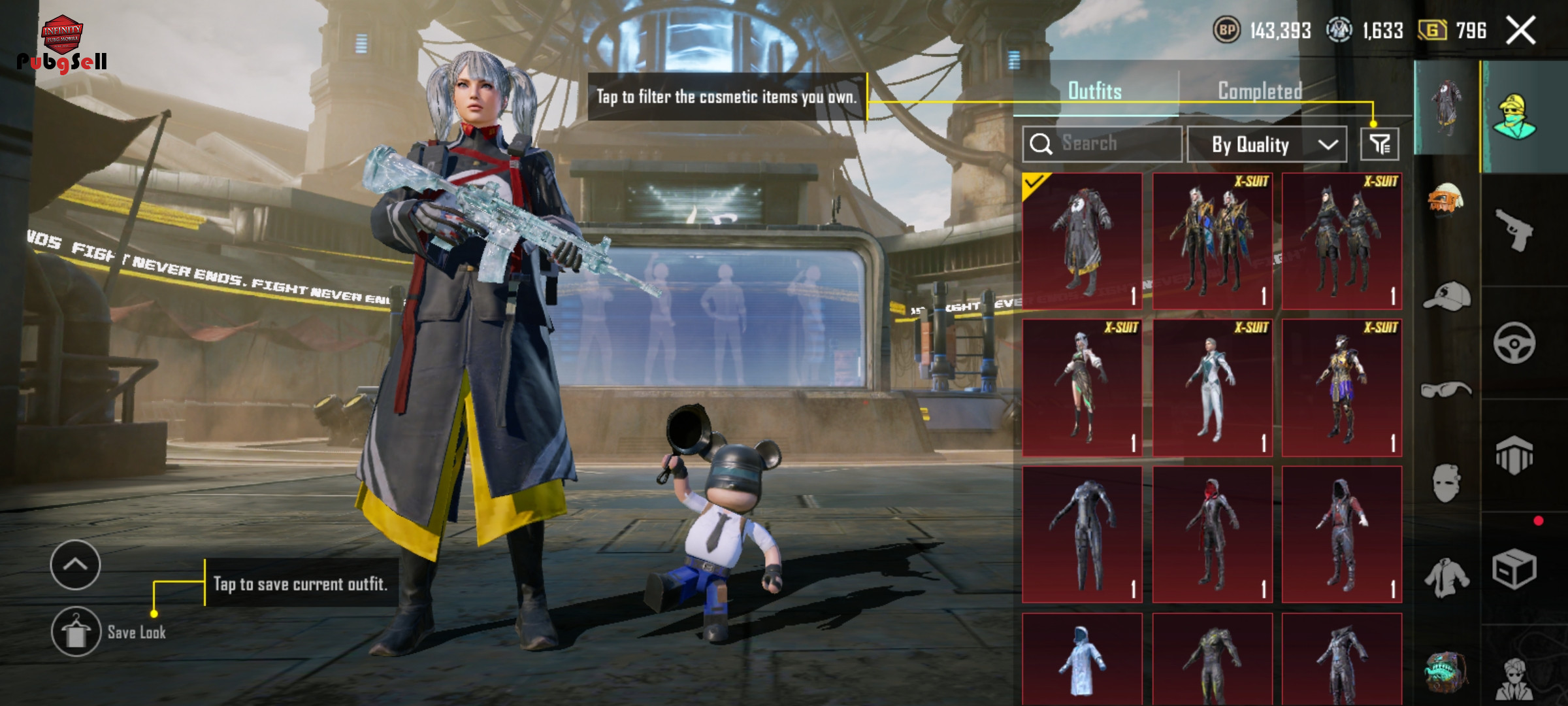The height and width of the screenshot is (706, 1568).
Task: Open the baseball cap category
Action: (x=1446, y=297)
